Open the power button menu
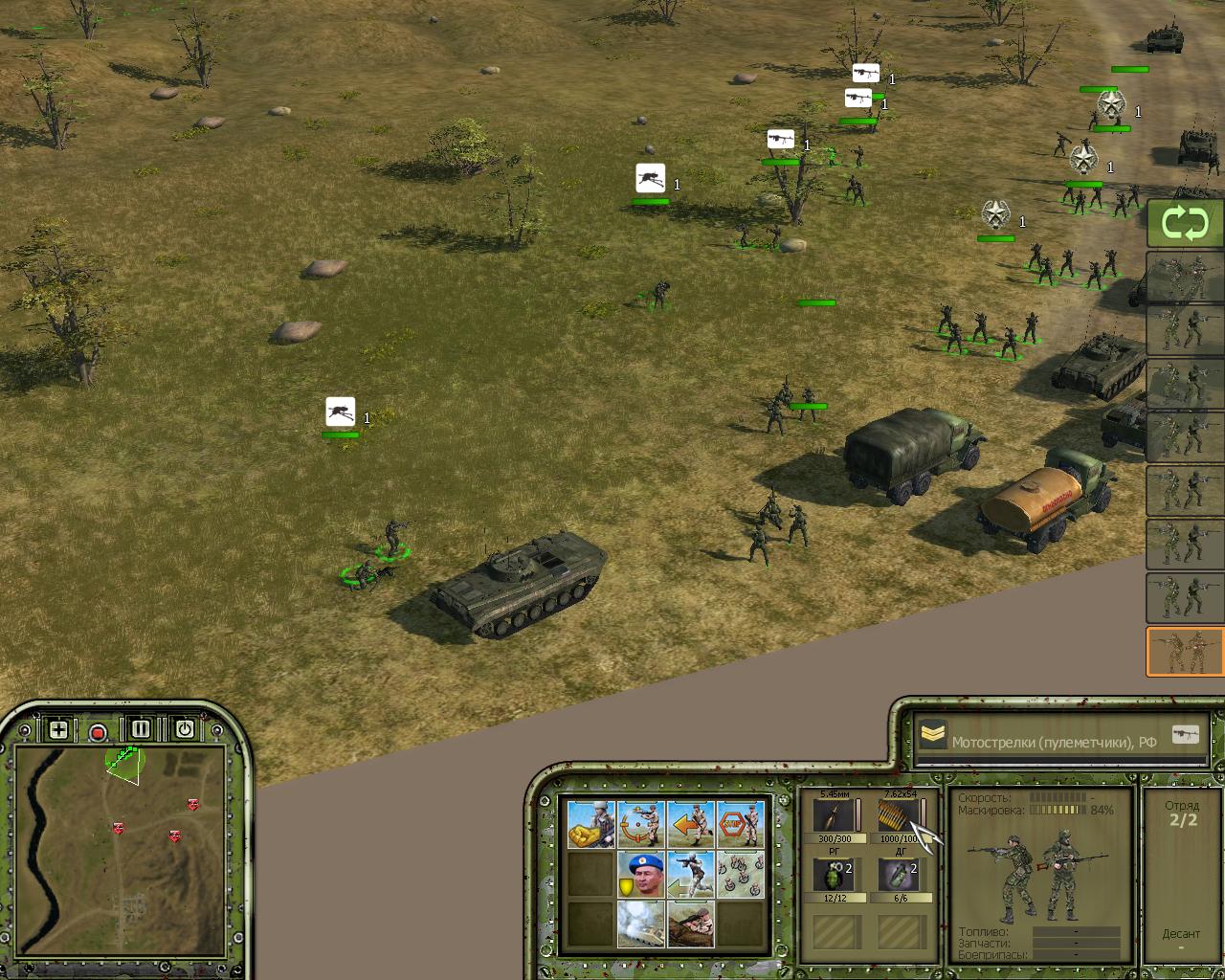This screenshot has width=1225, height=980. coord(184,729)
